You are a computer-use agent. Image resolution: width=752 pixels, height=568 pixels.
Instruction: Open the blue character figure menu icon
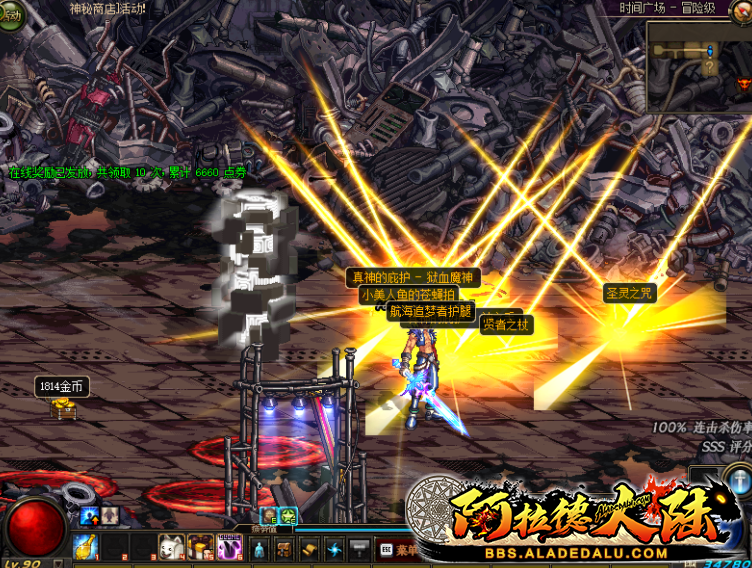point(259,549)
